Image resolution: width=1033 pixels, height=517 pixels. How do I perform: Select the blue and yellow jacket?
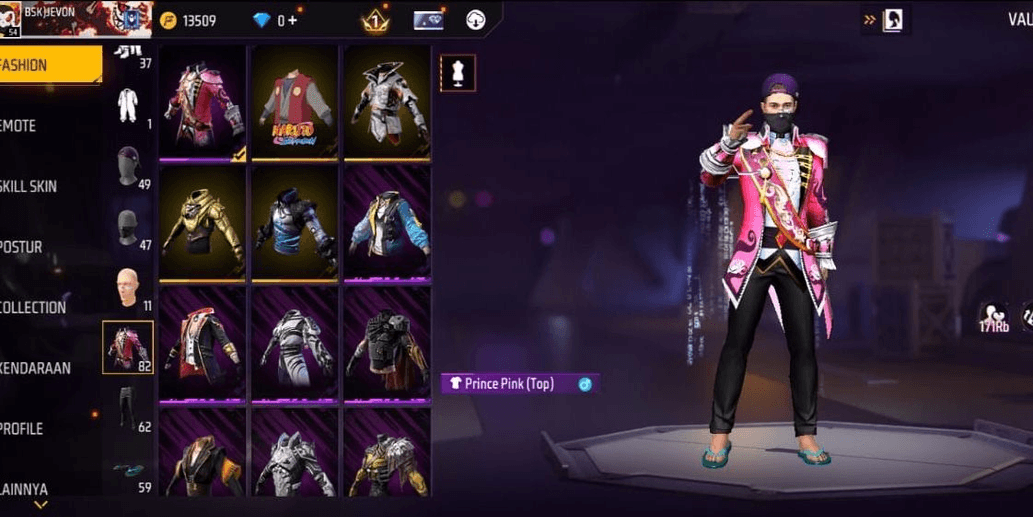[x=387, y=222]
